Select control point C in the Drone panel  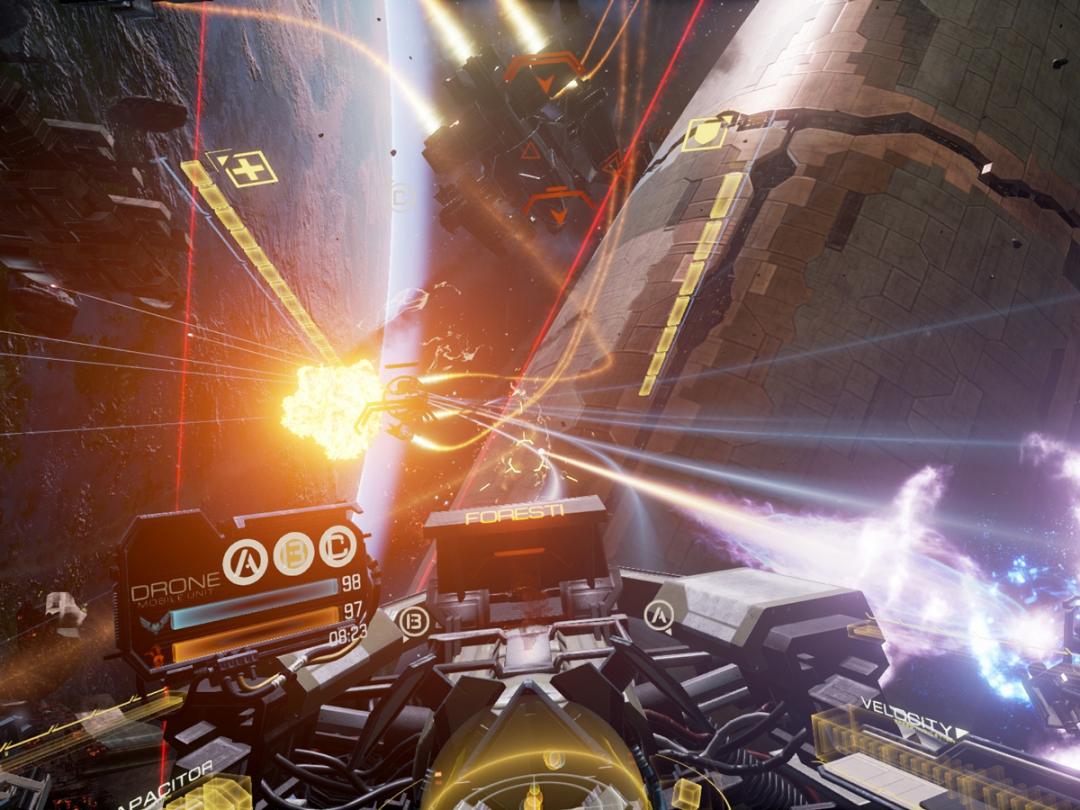338,546
